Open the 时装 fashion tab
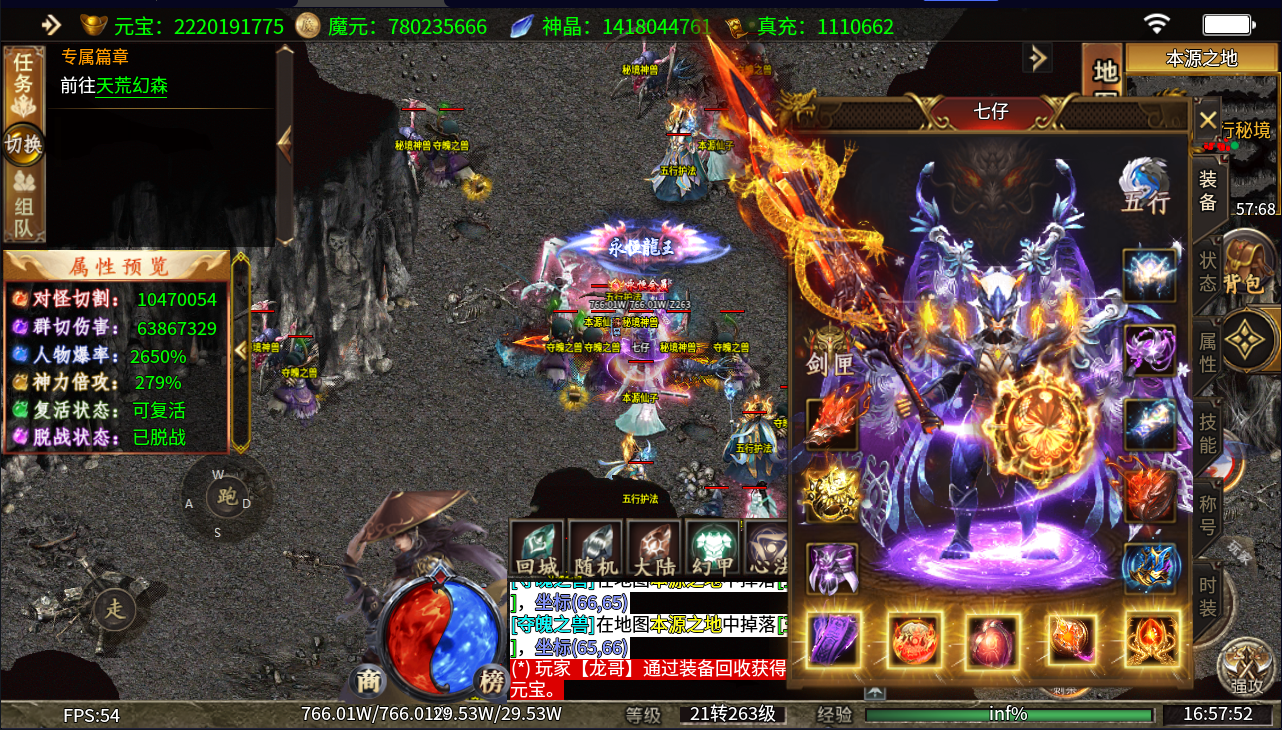 pos(1208,597)
